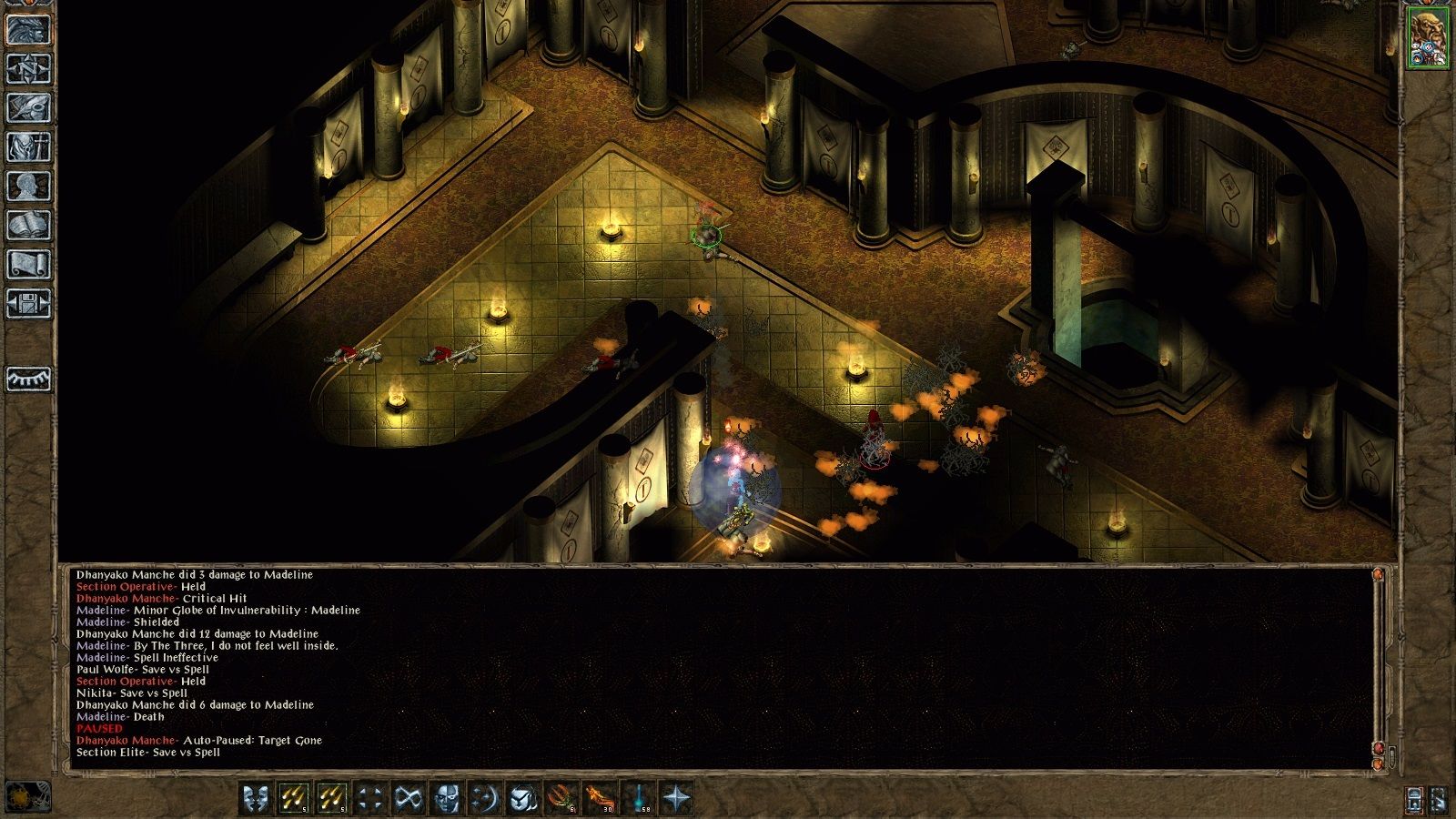The image size is (1456, 819).
Task: Select the character portrait at top right
Action: coord(1430,36)
